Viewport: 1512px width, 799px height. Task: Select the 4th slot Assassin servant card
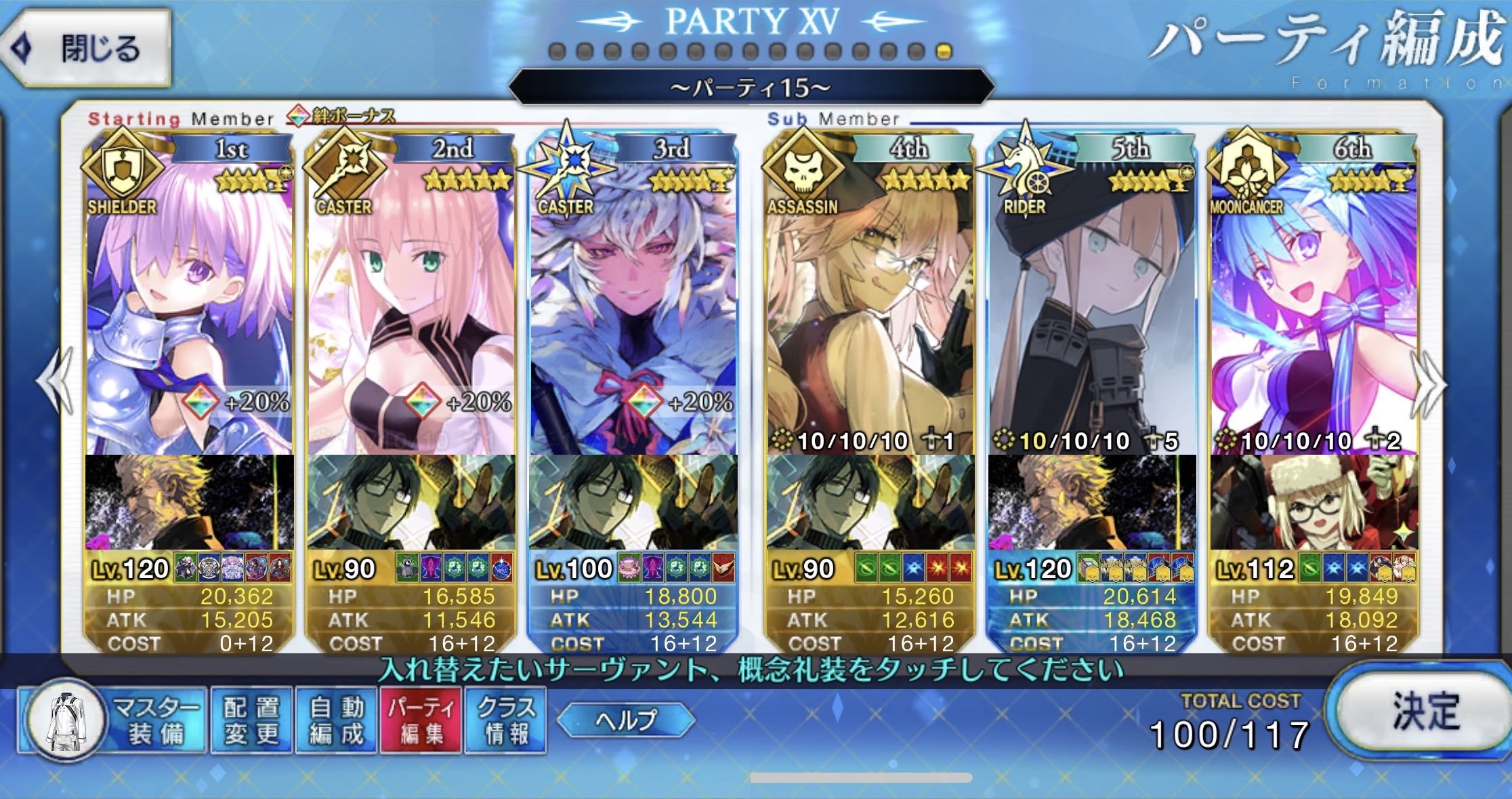tap(870, 305)
